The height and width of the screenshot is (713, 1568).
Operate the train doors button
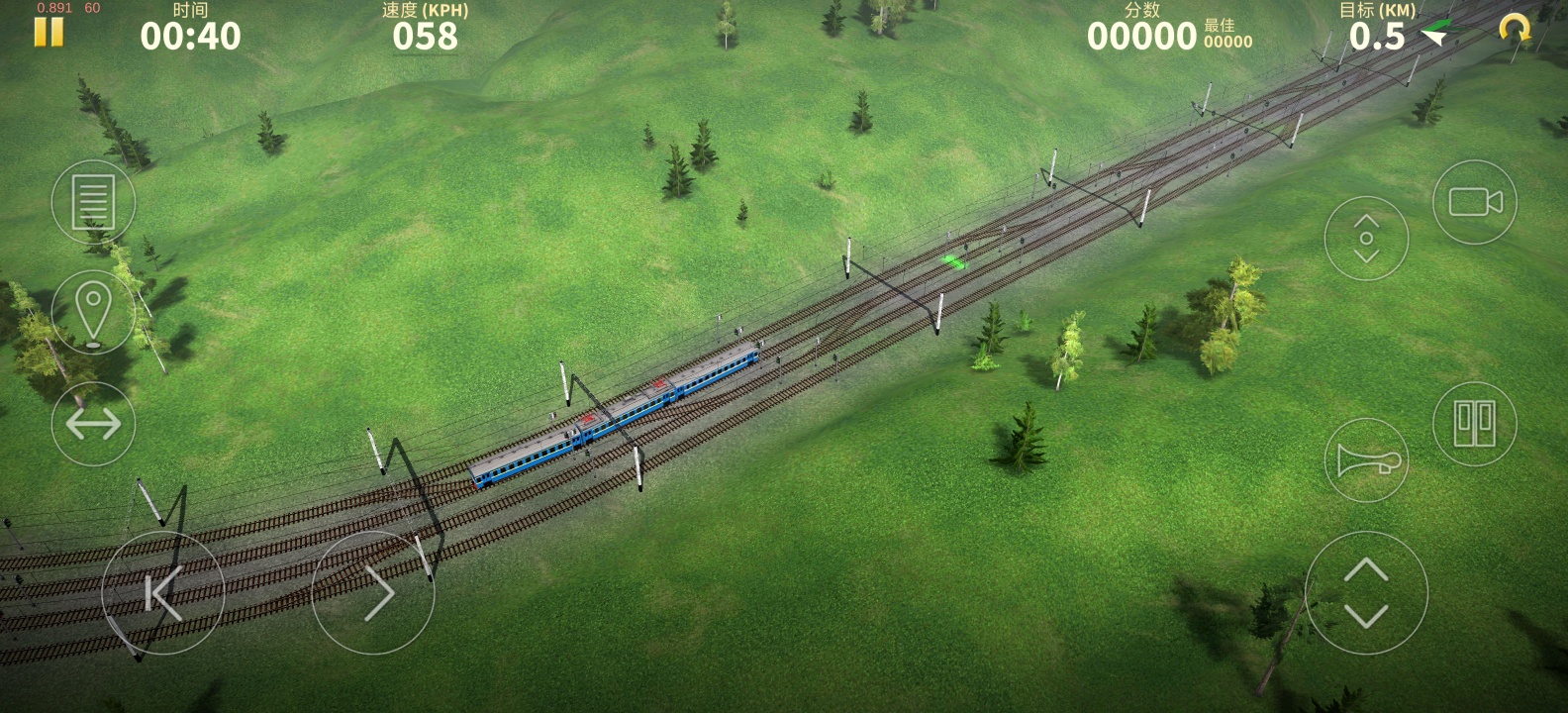[1475, 424]
